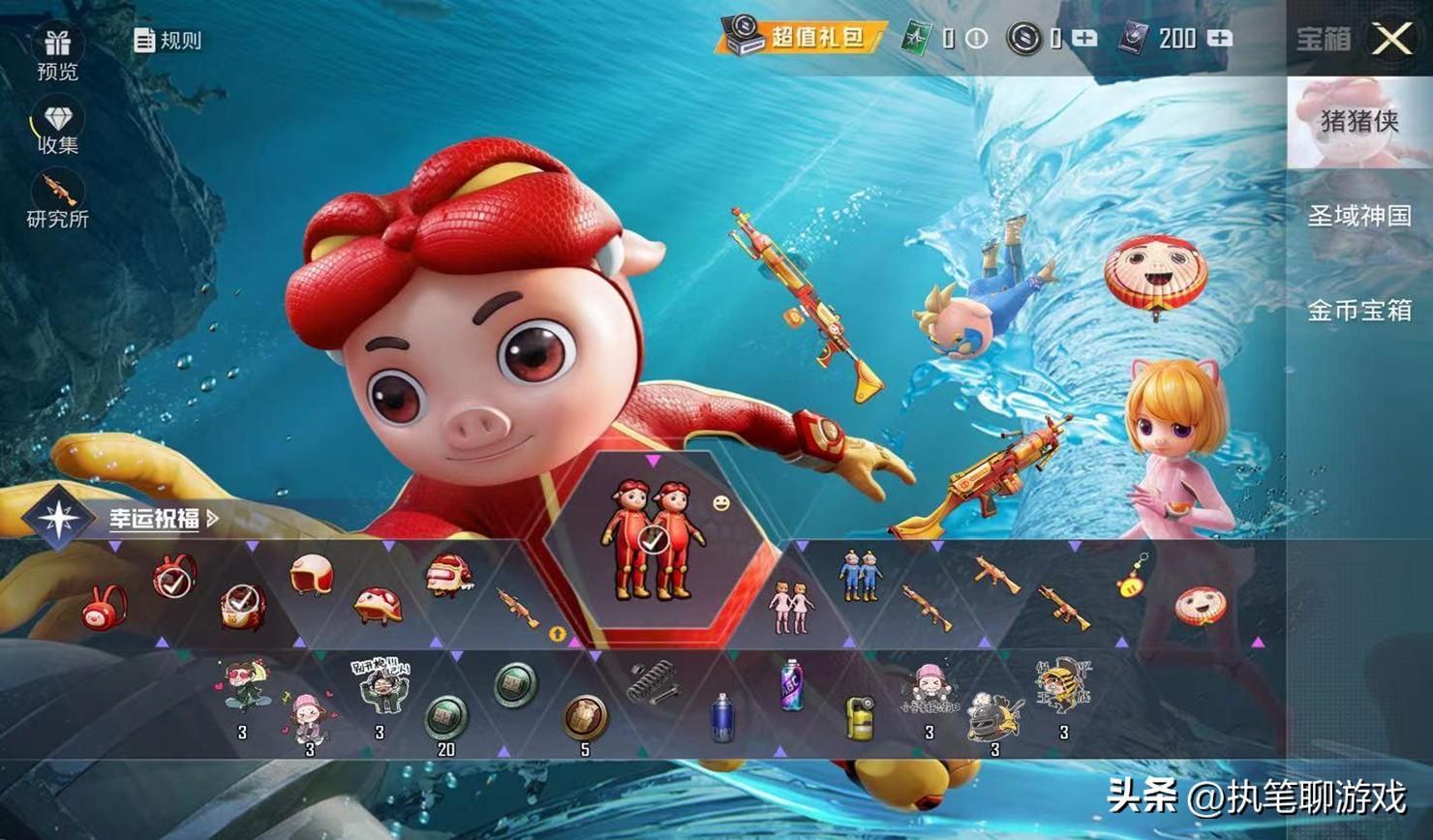Select the energy drink can reward
The width and height of the screenshot is (1433, 840).
point(792,685)
